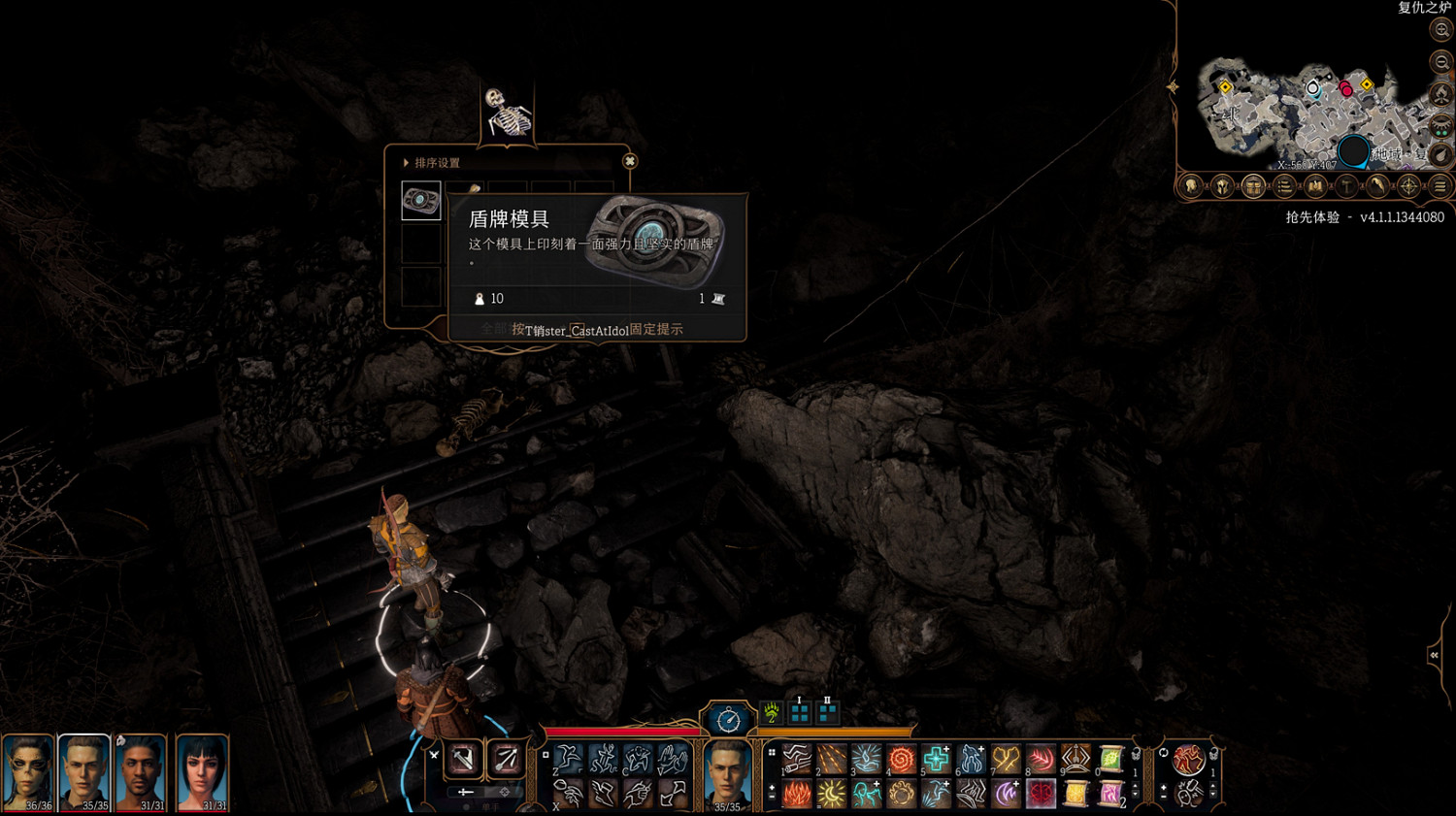Open the inventory chest icon

1253,186
